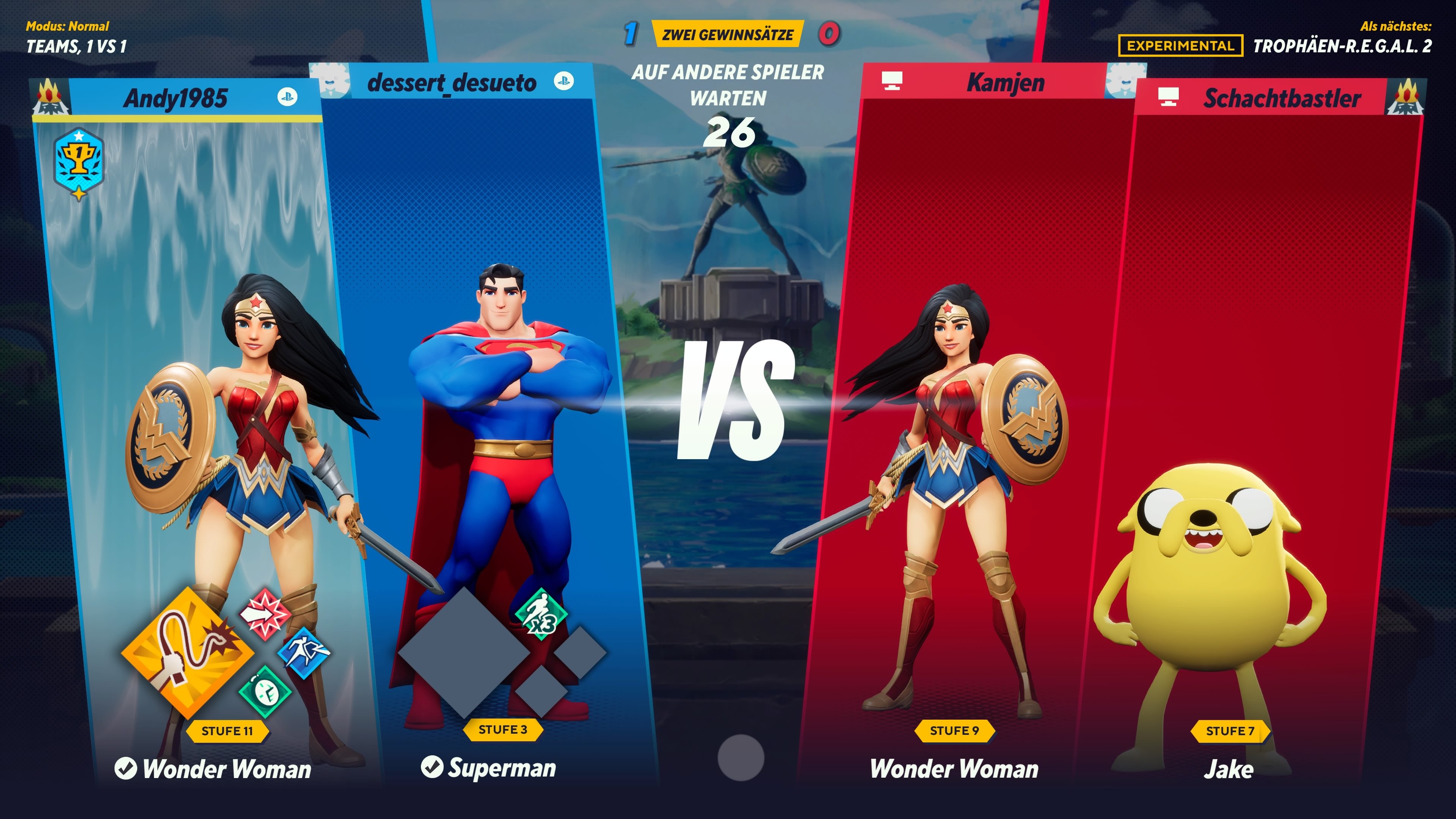Toggle the ready checkmark next to Superman
The image size is (1456, 819).
(x=432, y=767)
